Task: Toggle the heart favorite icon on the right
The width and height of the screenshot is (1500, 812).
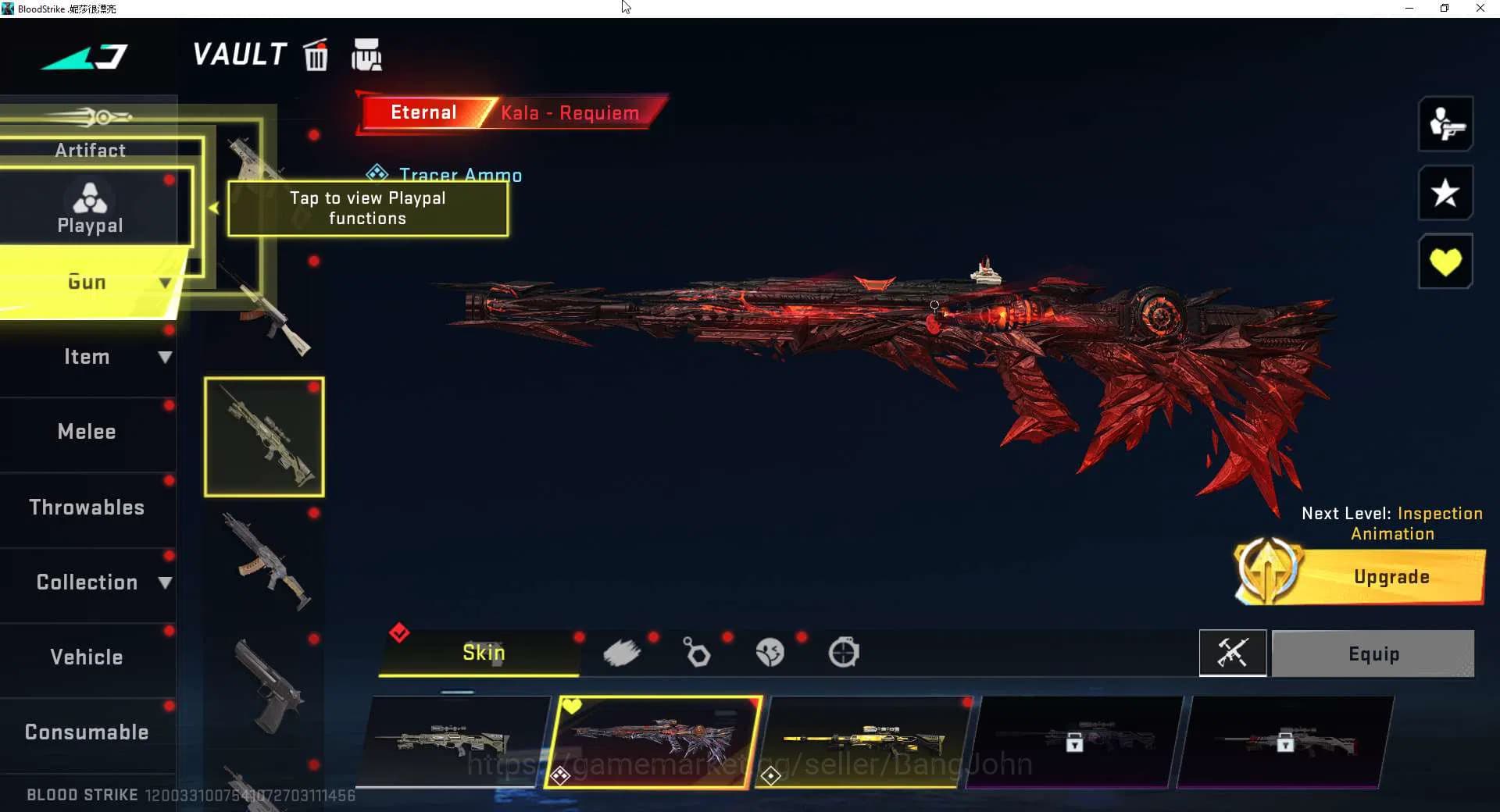Action: [1446, 261]
